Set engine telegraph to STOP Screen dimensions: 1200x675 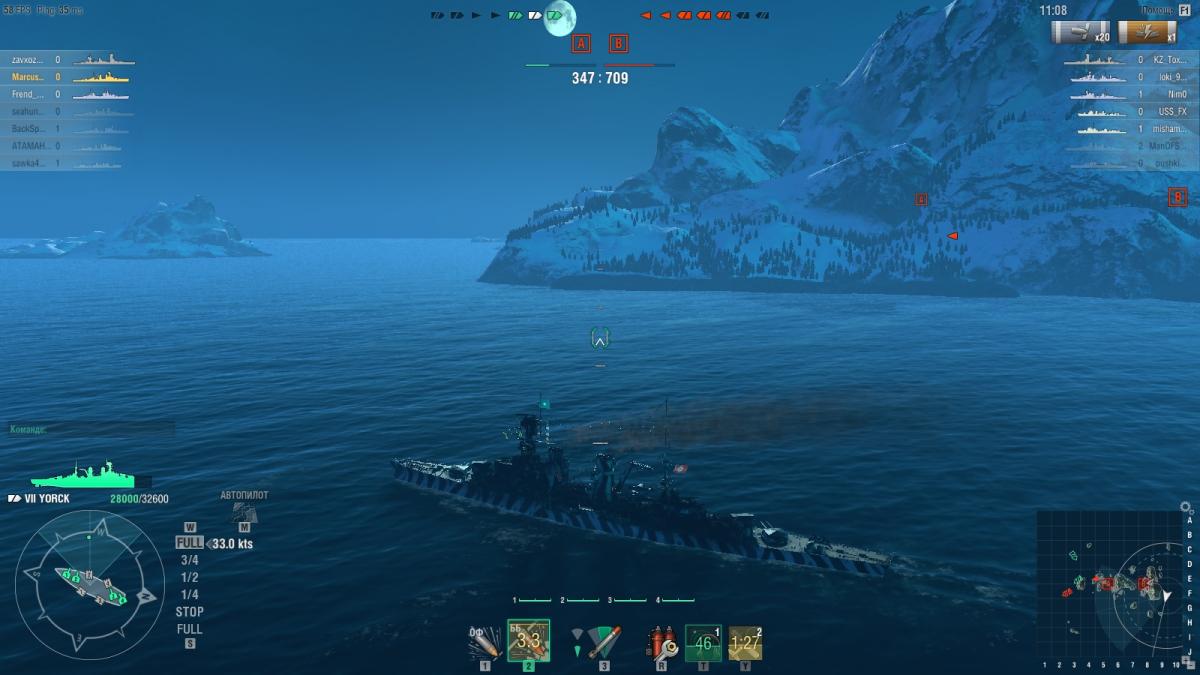point(189,611)
